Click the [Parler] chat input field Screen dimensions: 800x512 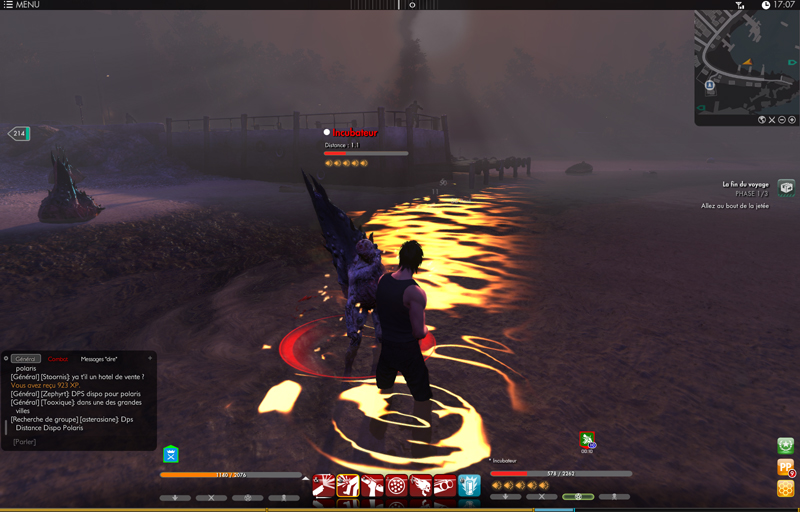pos(25,441)
